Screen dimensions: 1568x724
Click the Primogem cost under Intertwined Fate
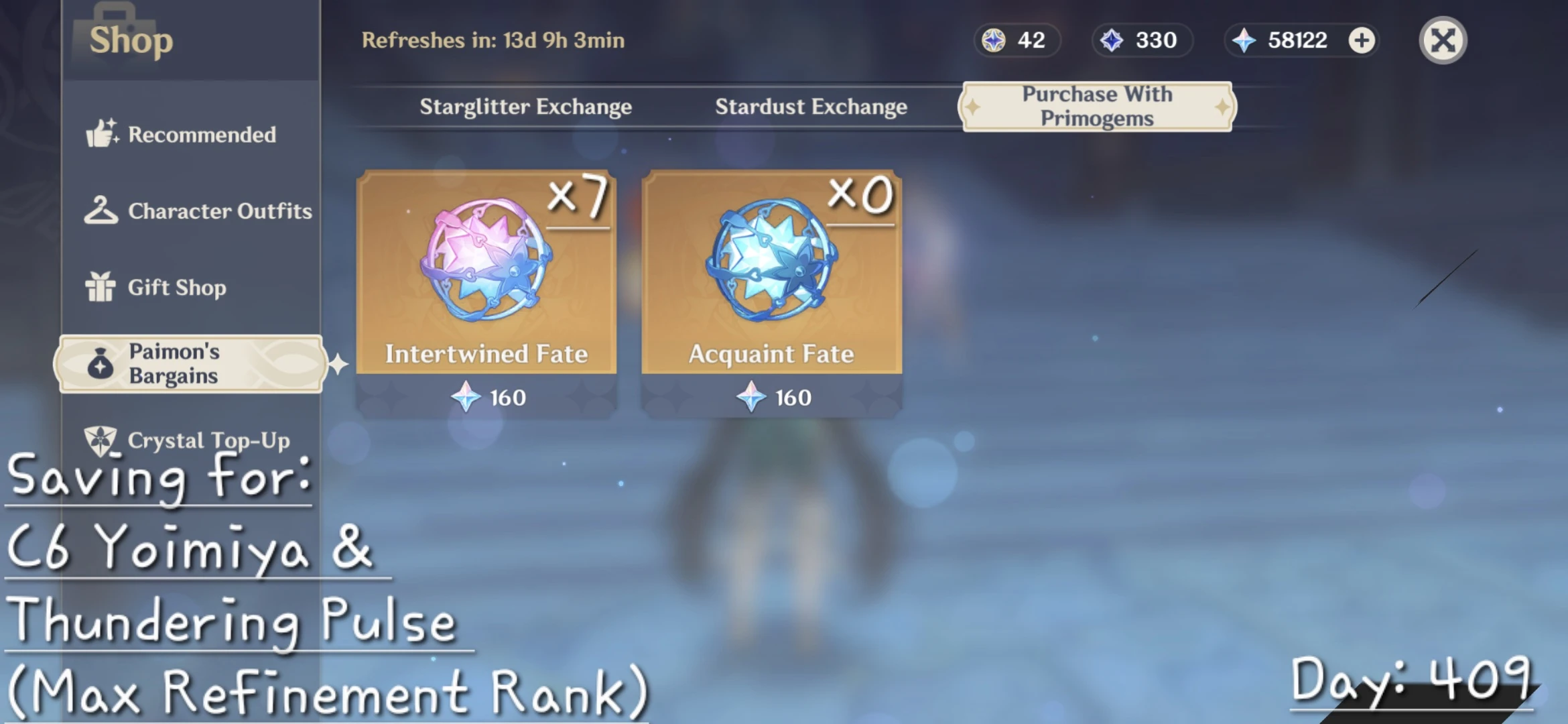click(x=486, y=397)
